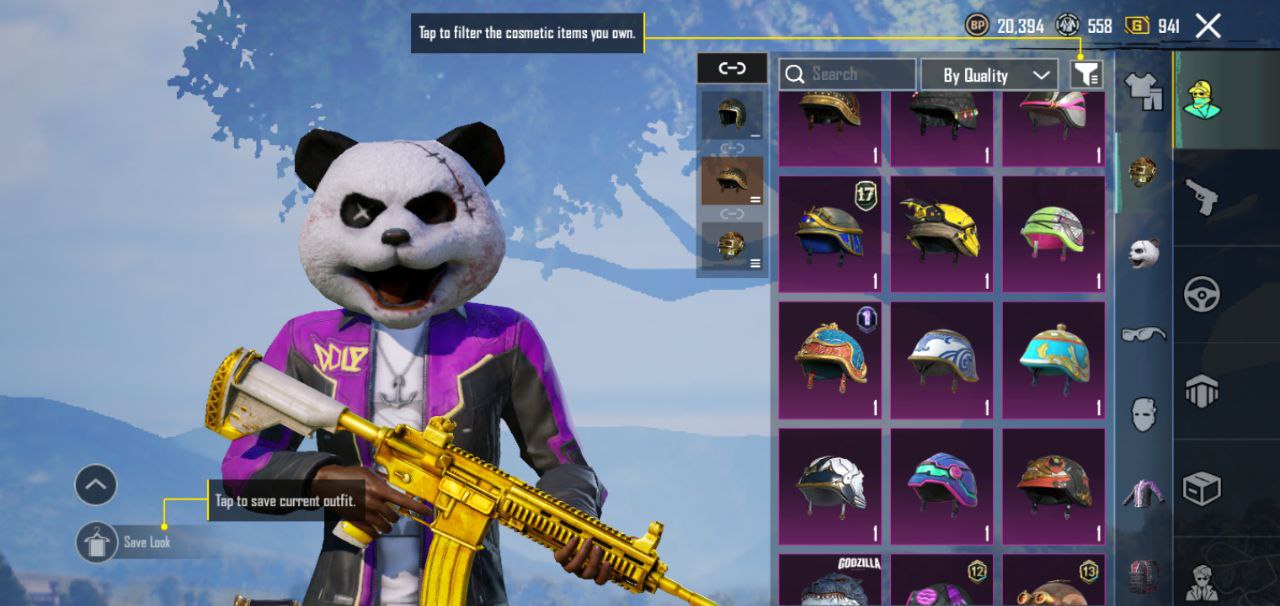The image size is (1280, 606).
Task: Toggle the owned items filter funnel
Action: 1087,74
